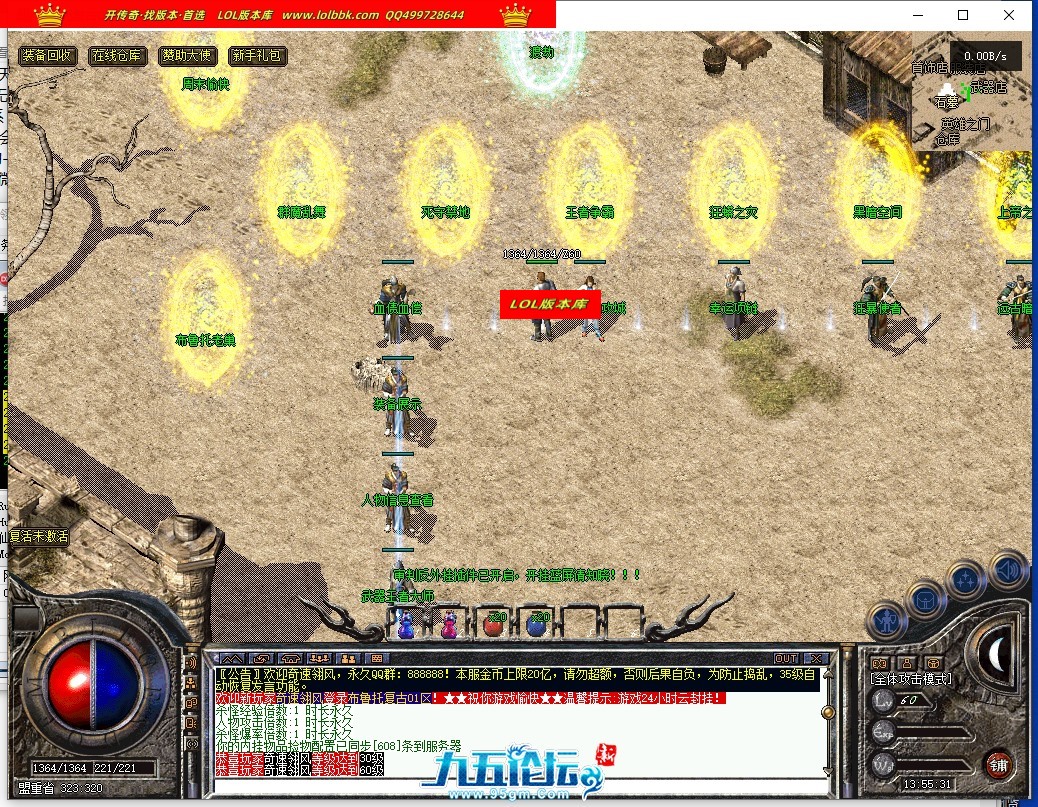Open the 在线仓库 online warehouse
The width and height of the screenshot is (1038, 807).
click(118, 56)
